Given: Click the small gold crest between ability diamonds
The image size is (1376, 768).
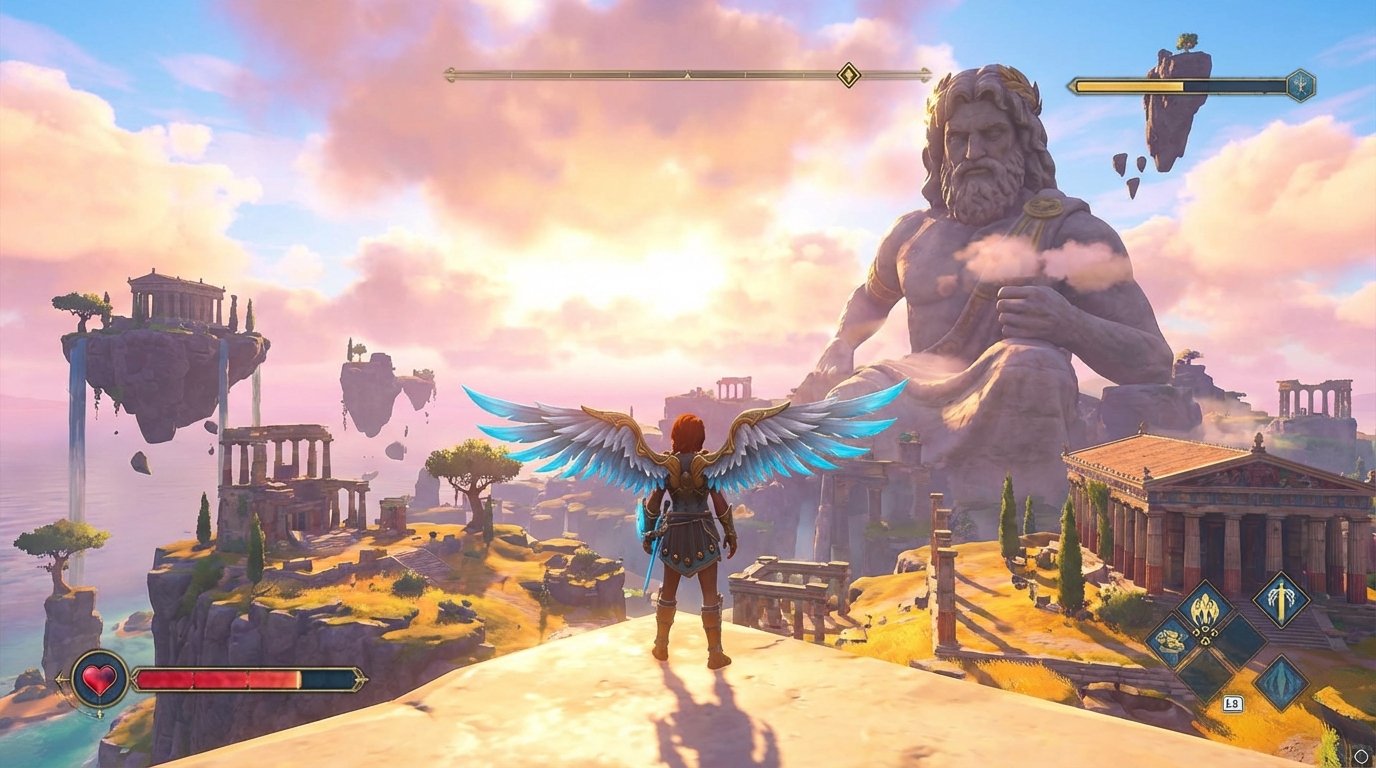Looking at the screenshot, I should click(1206, 636).
